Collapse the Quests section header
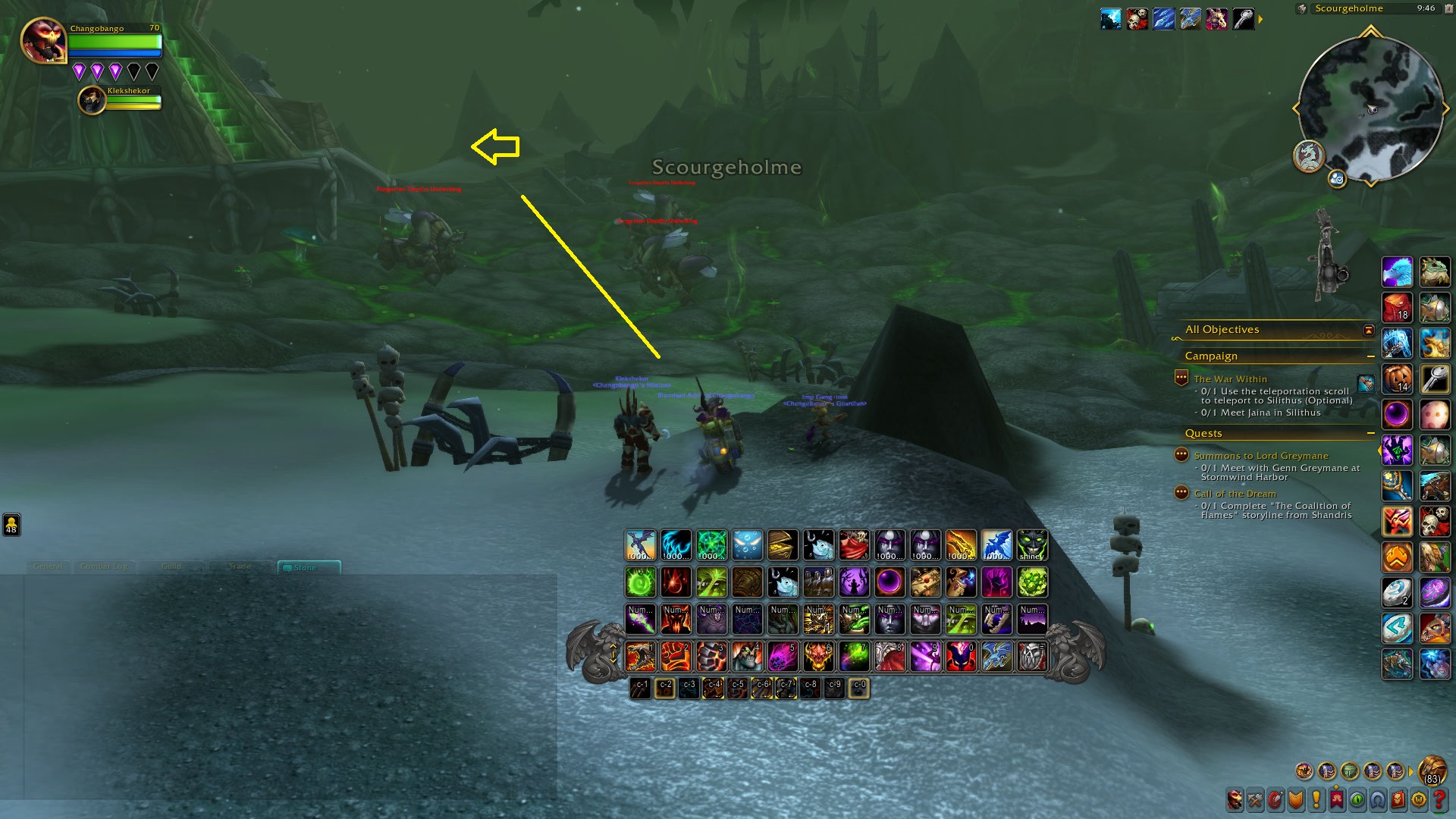The image size is (1456, 819). click(1370, 434)
